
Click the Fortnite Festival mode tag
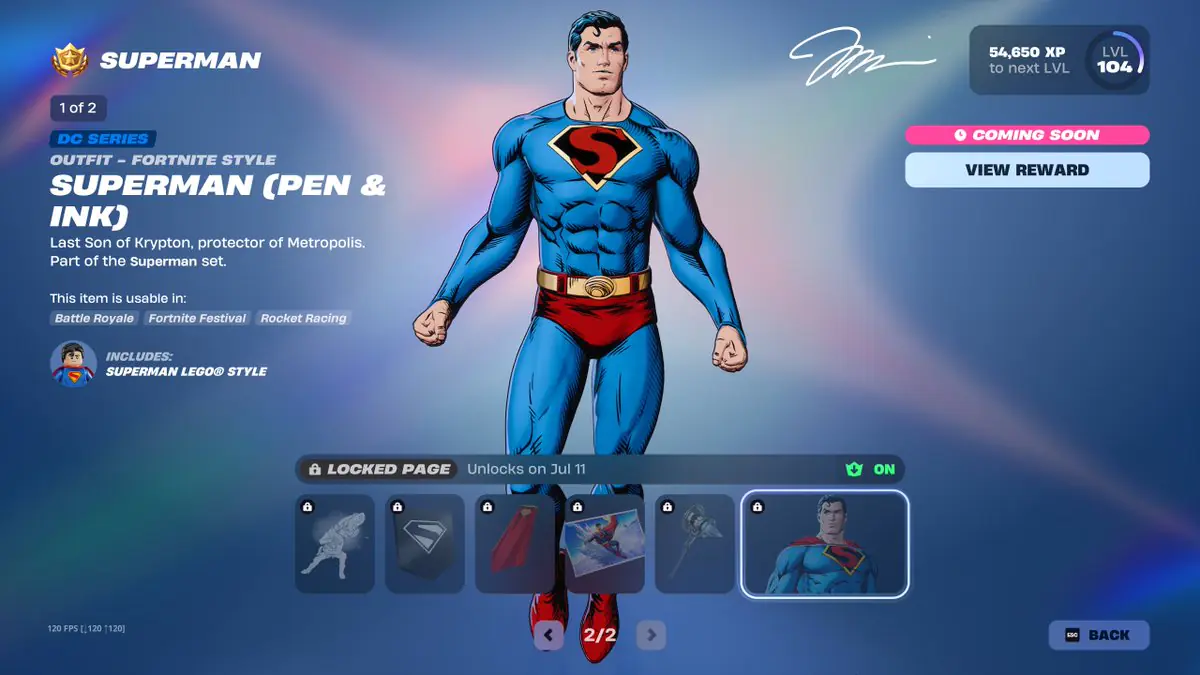click(x=197, y=318)
